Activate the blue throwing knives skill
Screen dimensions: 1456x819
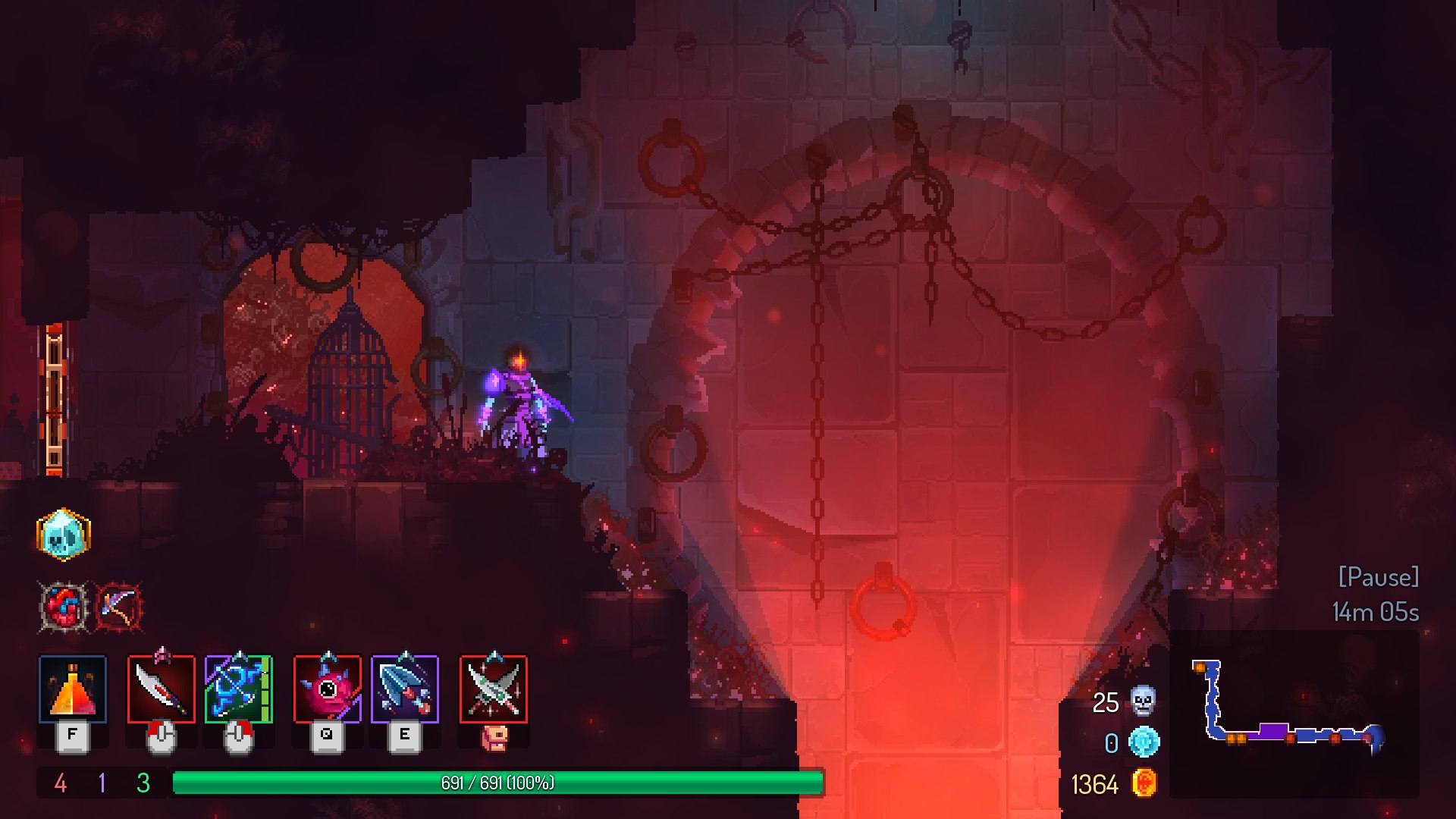click(x=405, y=689)
